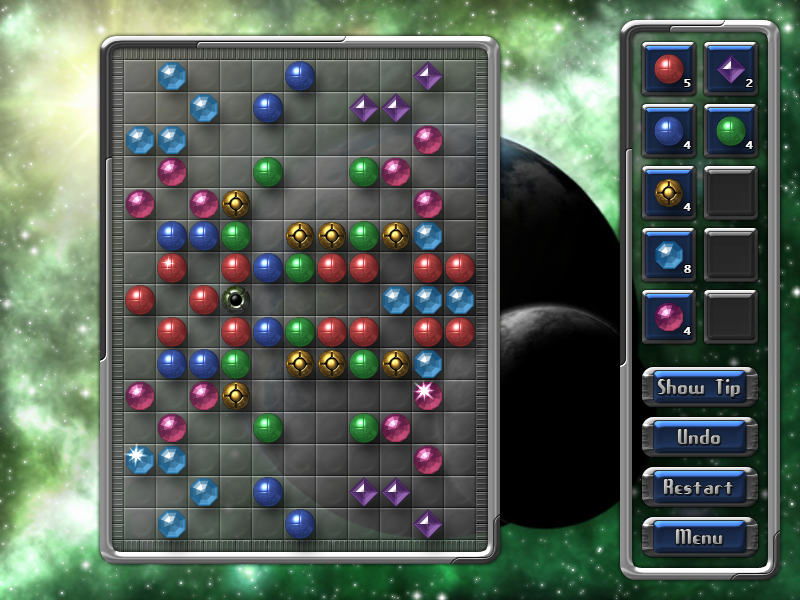800x600 pixels.
Task: Choose the green sphere counter slot
Action: click(x=730, y=131)
